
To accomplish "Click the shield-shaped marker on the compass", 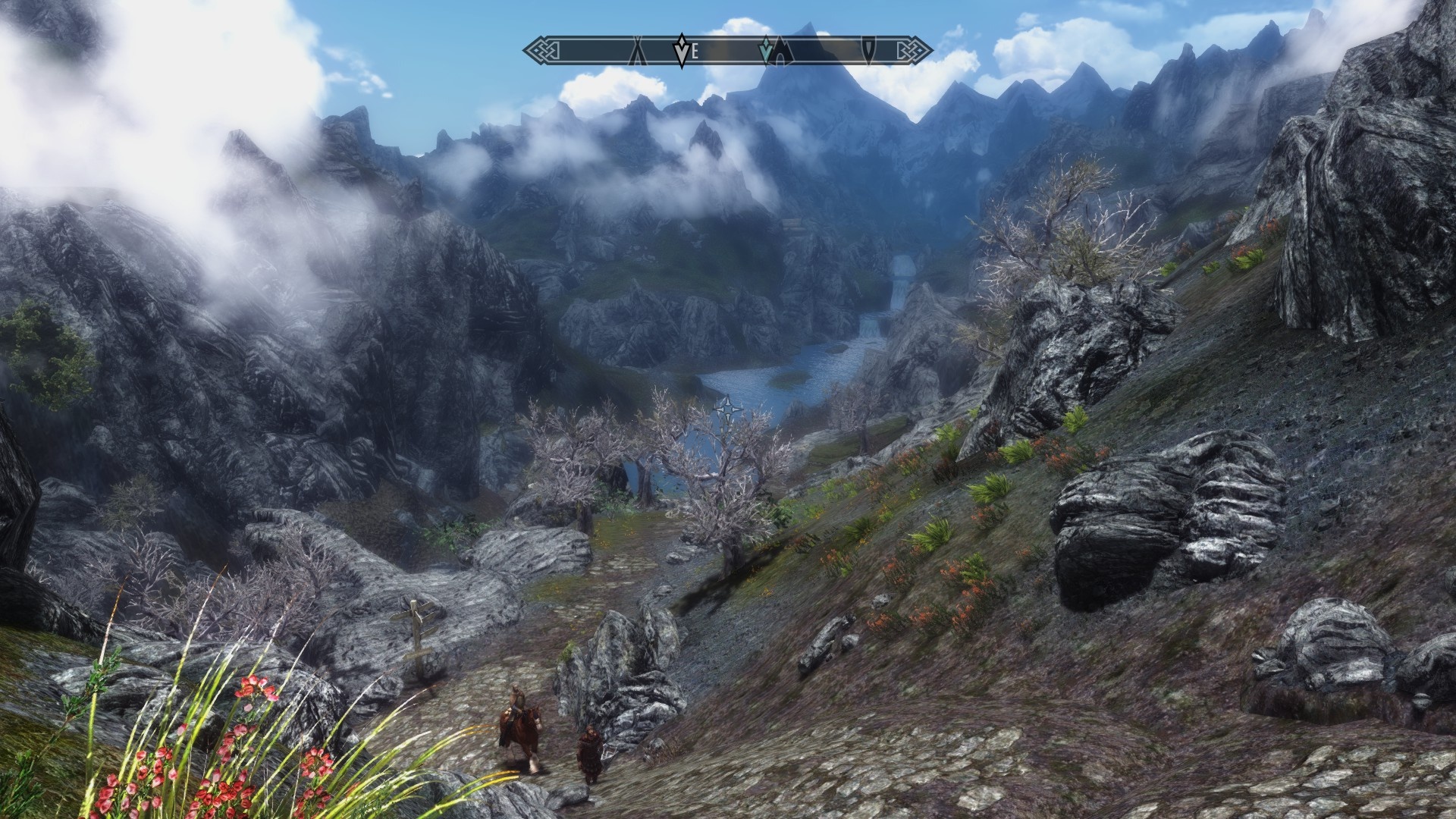I will 868,50.
